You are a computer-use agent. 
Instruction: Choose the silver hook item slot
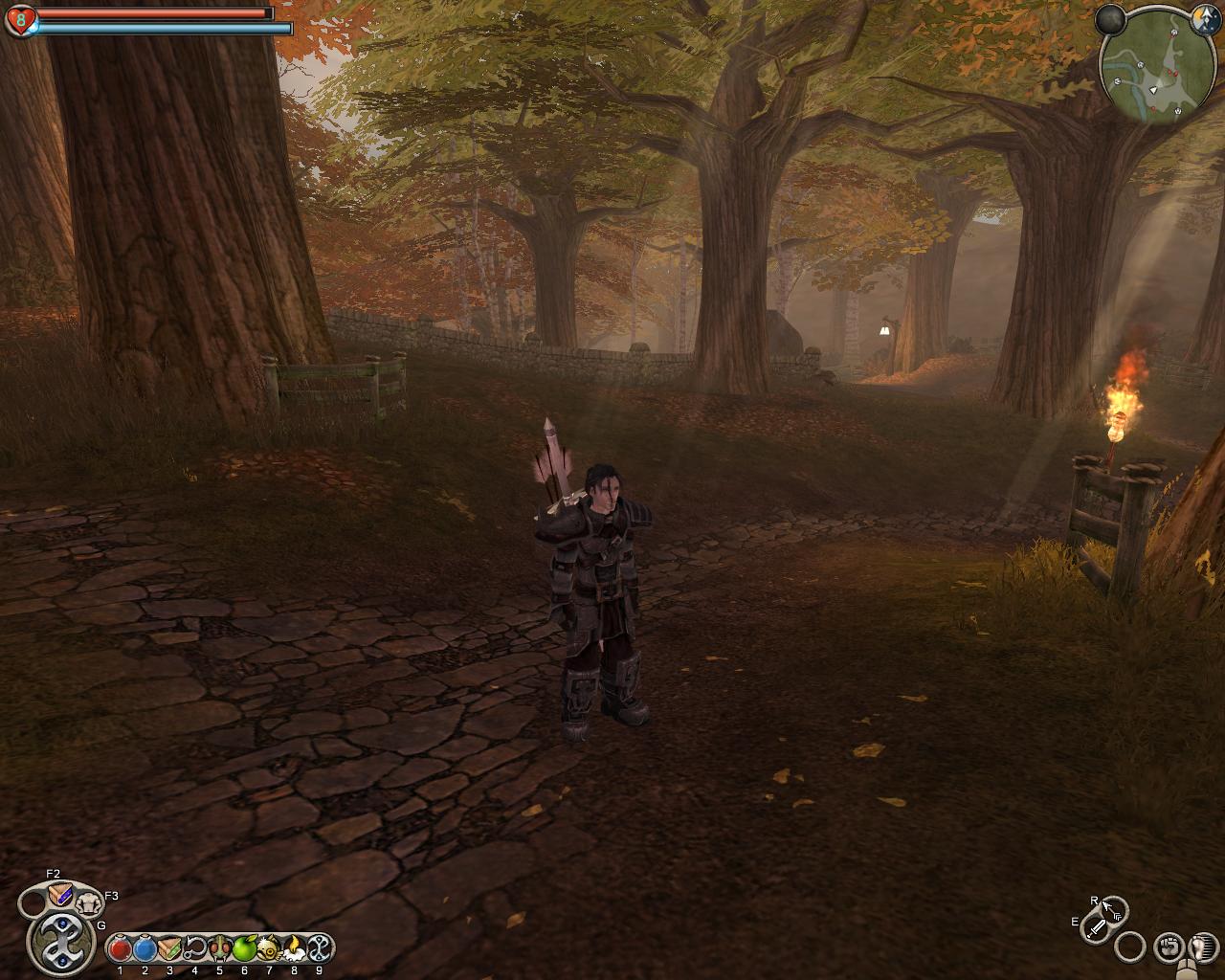pyautogui.click(x=194, y=948)
